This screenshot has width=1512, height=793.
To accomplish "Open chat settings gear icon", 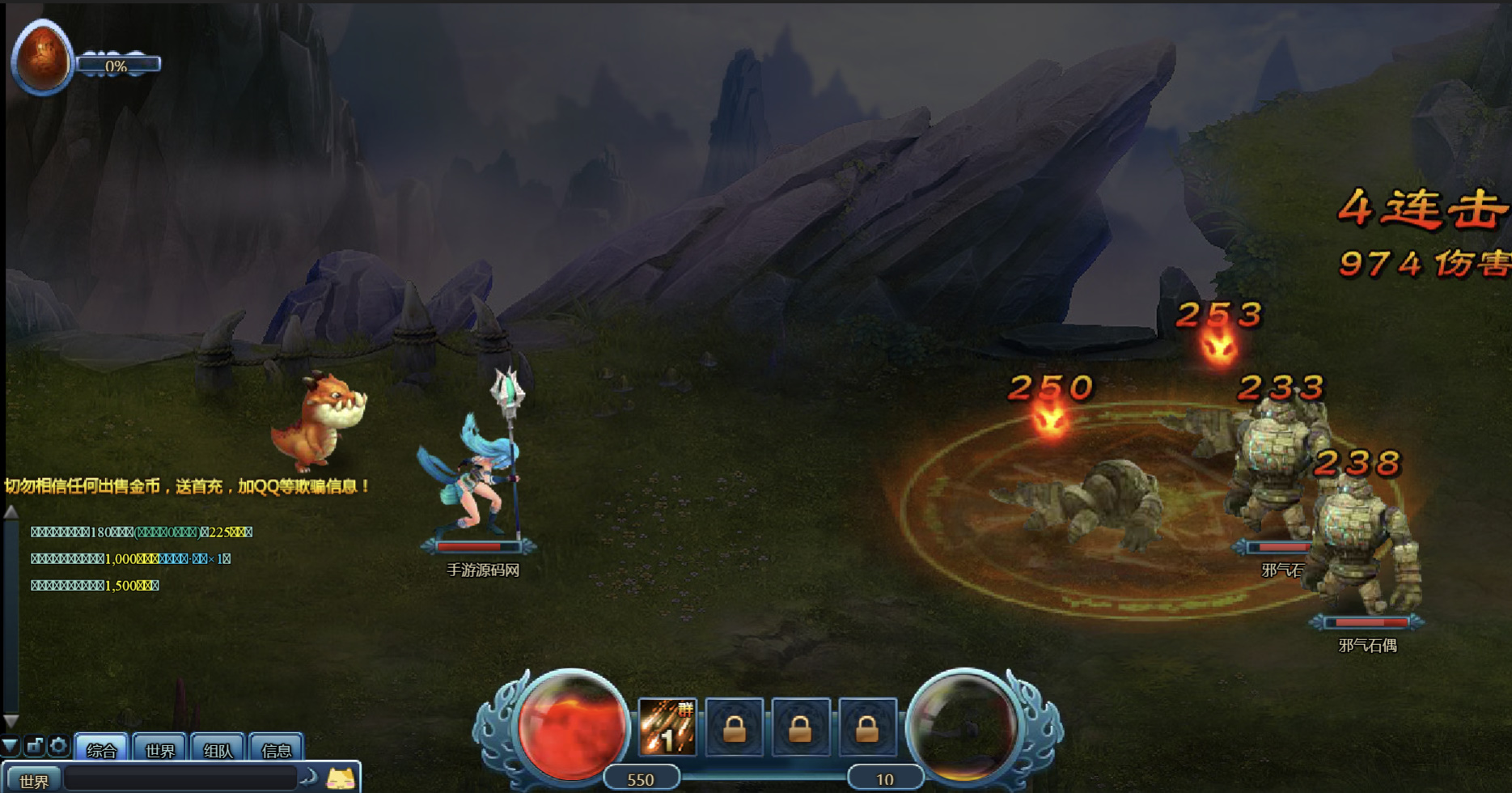I will pyautogui.click(x=58, y=745).
